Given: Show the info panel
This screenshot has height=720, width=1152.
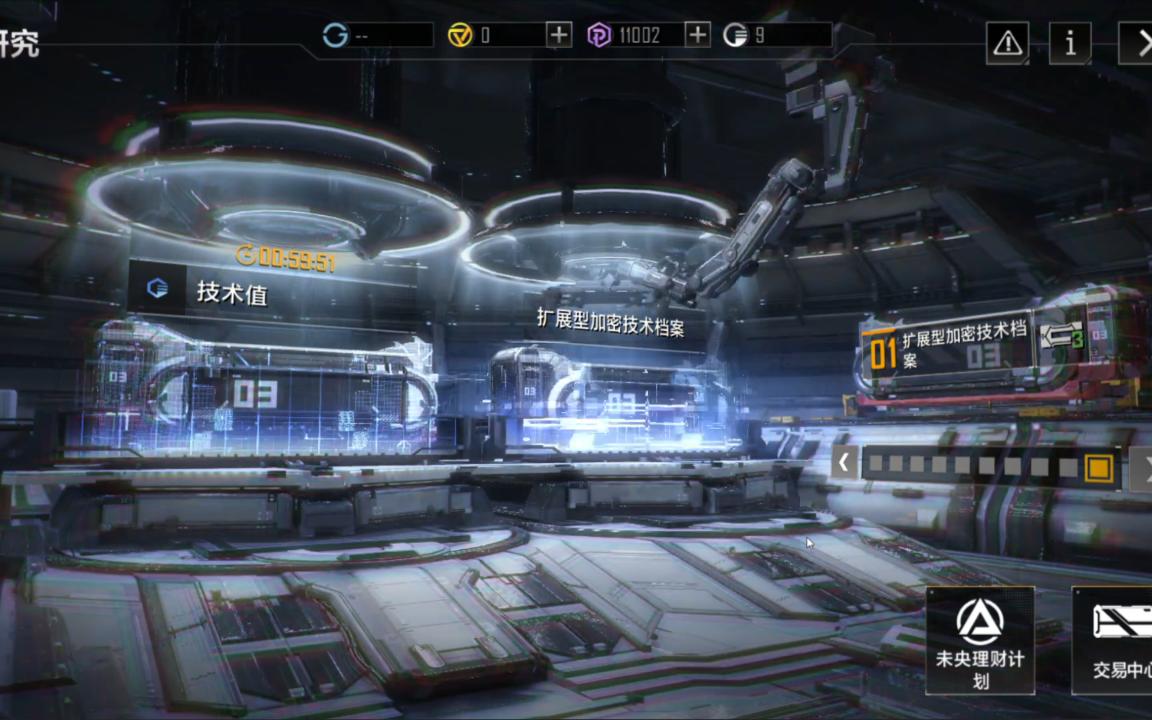Looking at the screenshot, I should point(1070,42).
